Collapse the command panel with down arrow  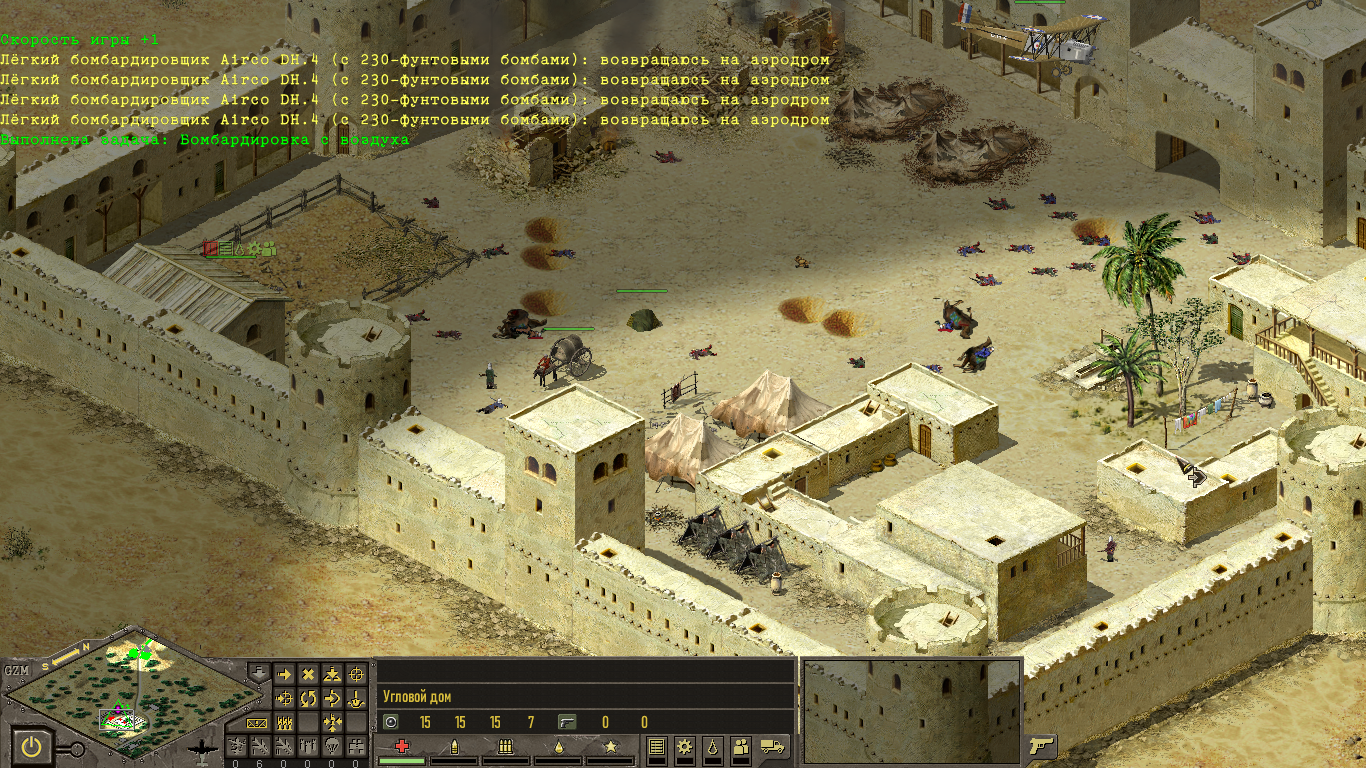tap(258, 673)
